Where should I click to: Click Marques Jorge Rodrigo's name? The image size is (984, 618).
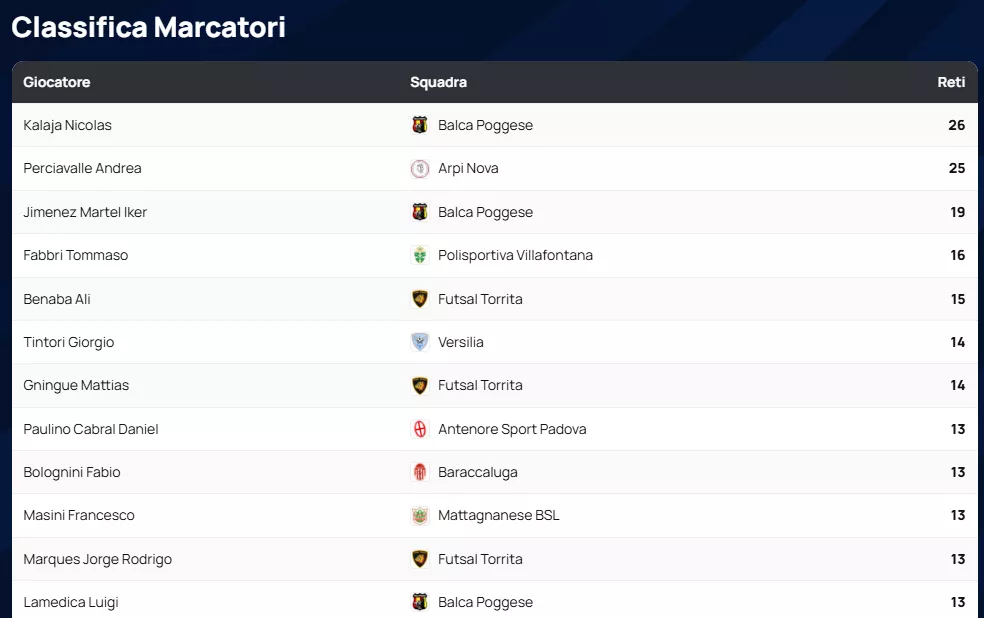pos(98,559)
